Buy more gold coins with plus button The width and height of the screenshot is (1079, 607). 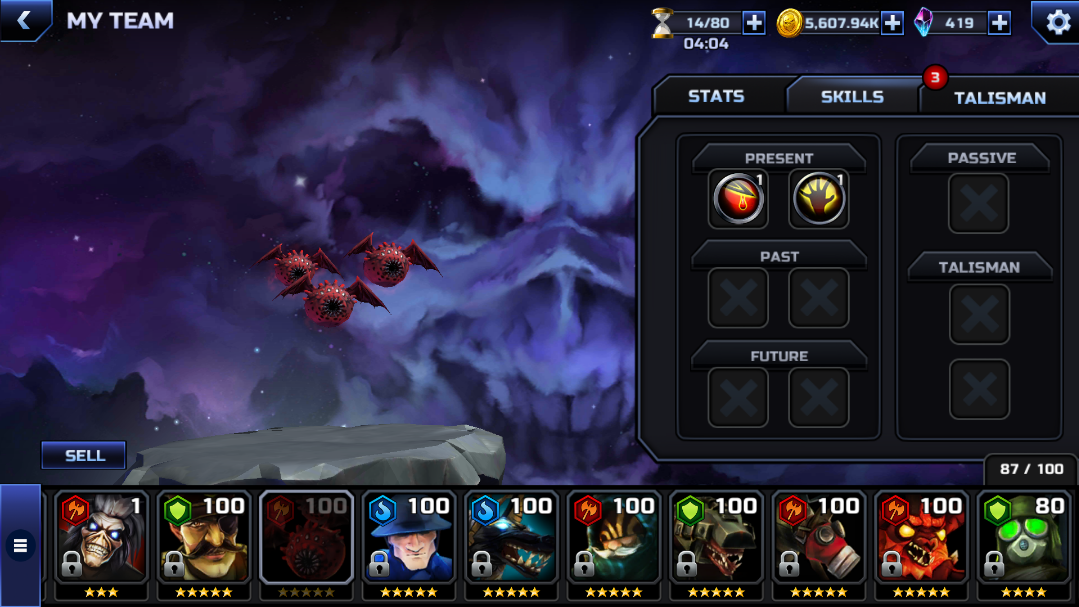[x=892, y=23]
